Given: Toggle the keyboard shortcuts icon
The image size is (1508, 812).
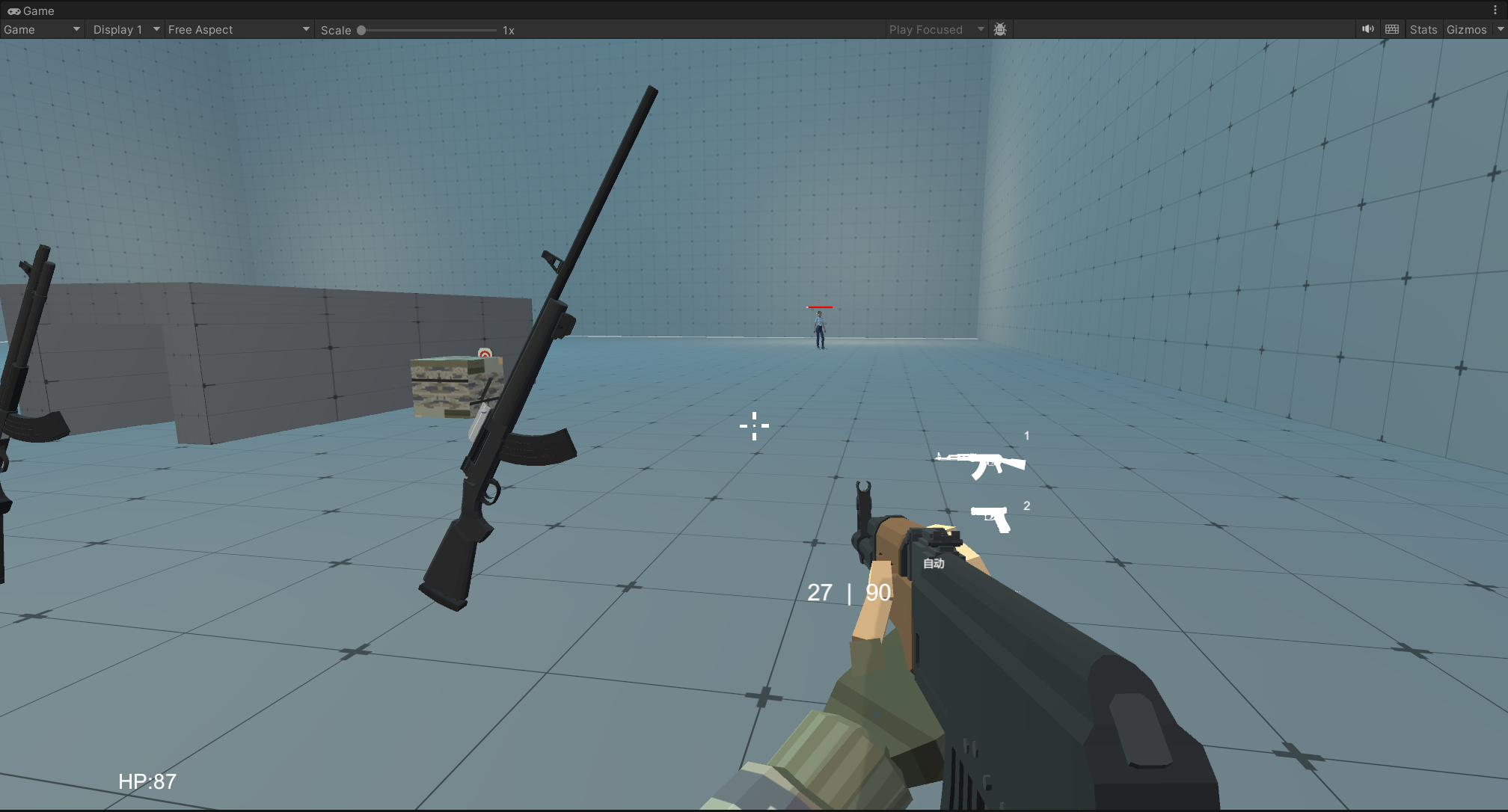Looking at the screenshot, I should click(x=1392, y=29).
